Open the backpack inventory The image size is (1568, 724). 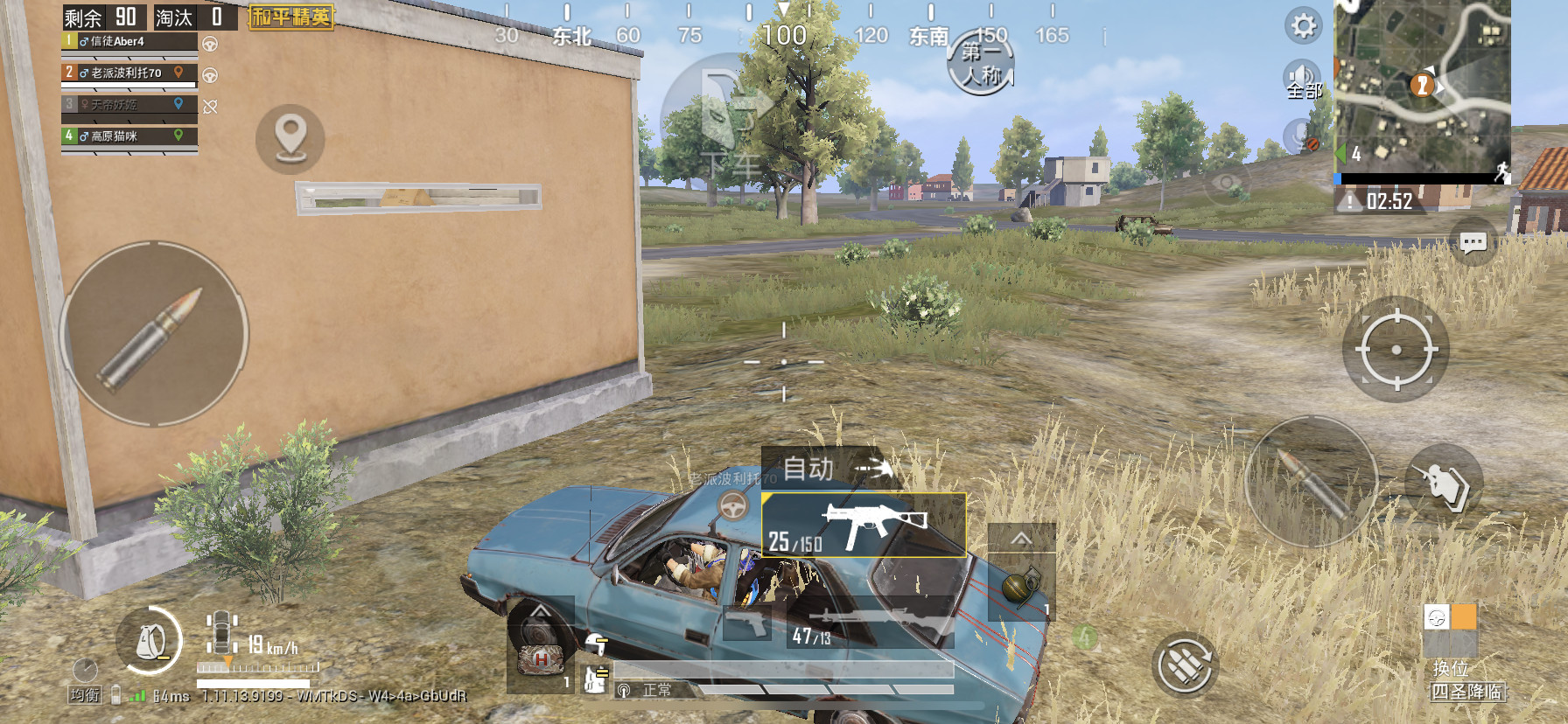tap(150, 643)
